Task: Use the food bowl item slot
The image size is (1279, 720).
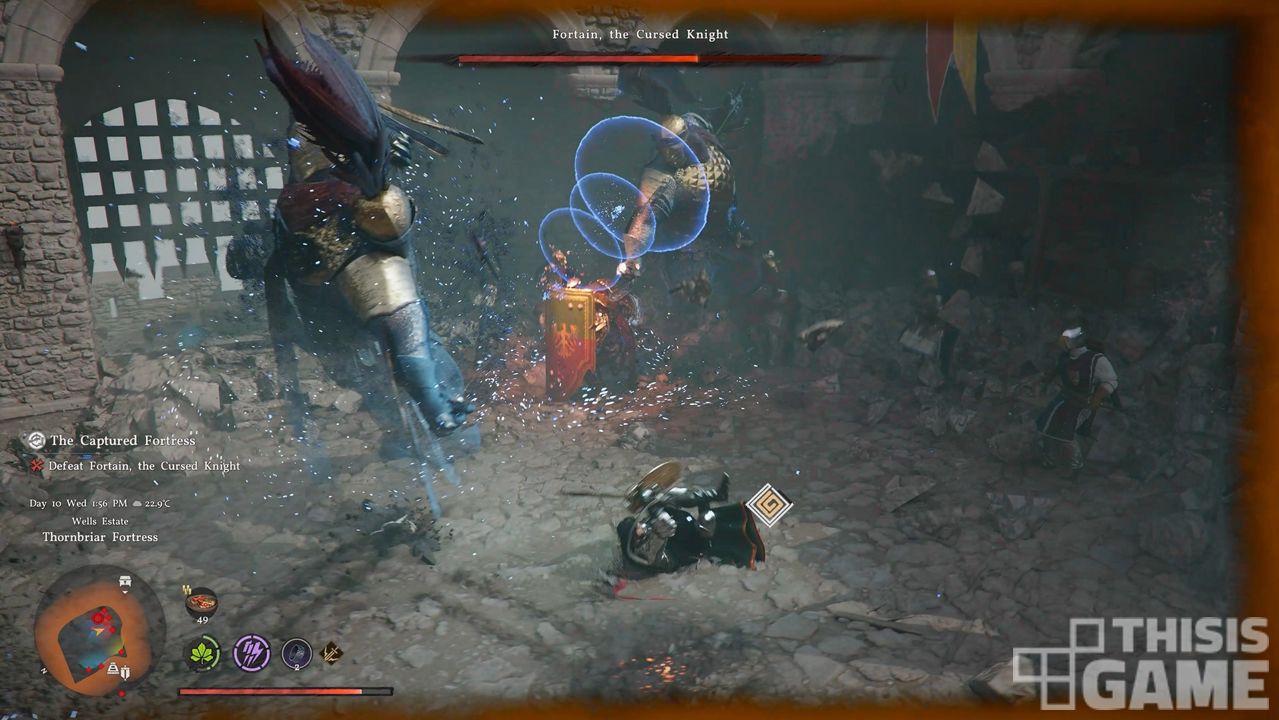Action: (x=201, y=603)
